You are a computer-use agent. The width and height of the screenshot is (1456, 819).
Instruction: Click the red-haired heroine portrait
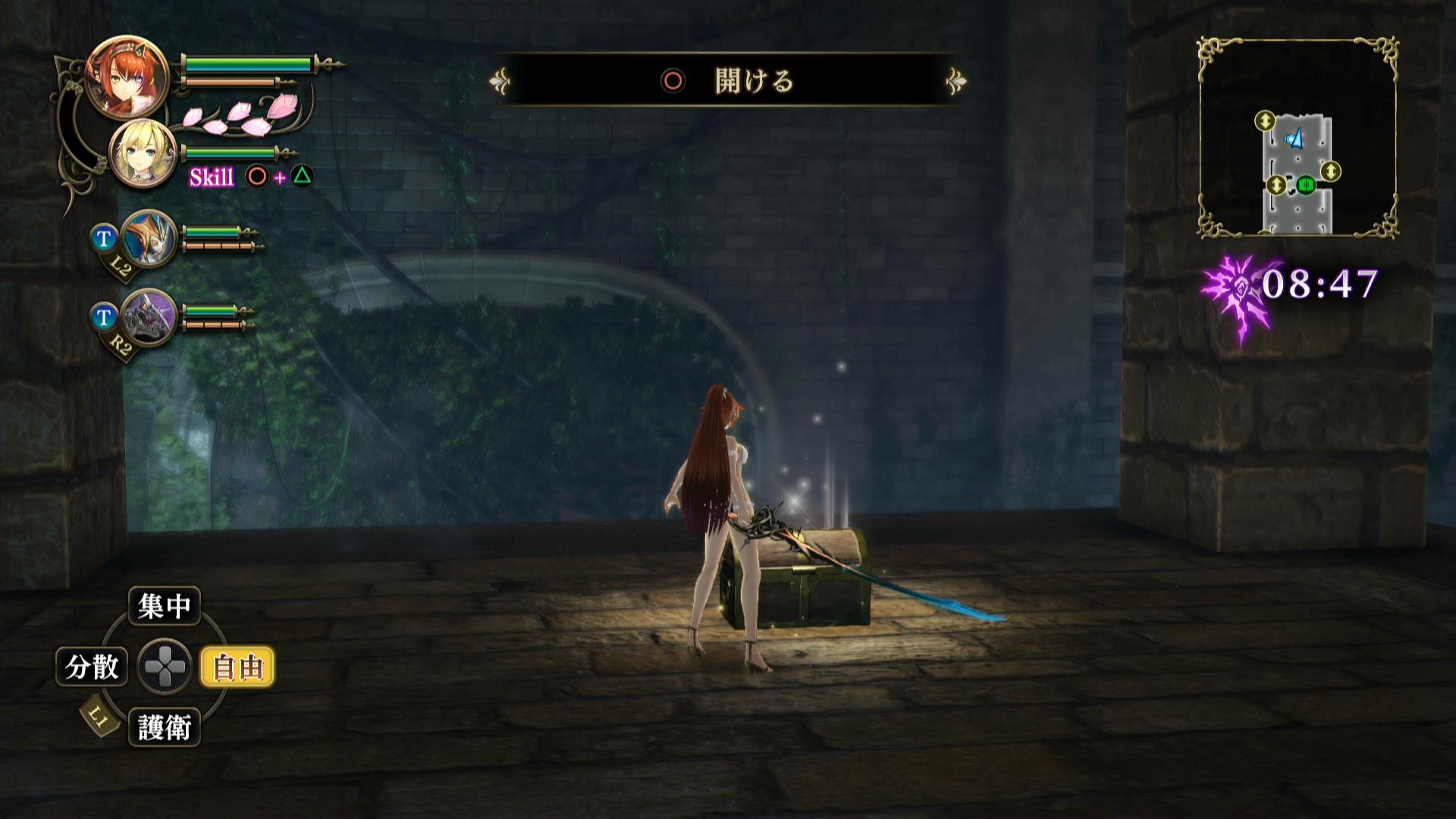117,77
